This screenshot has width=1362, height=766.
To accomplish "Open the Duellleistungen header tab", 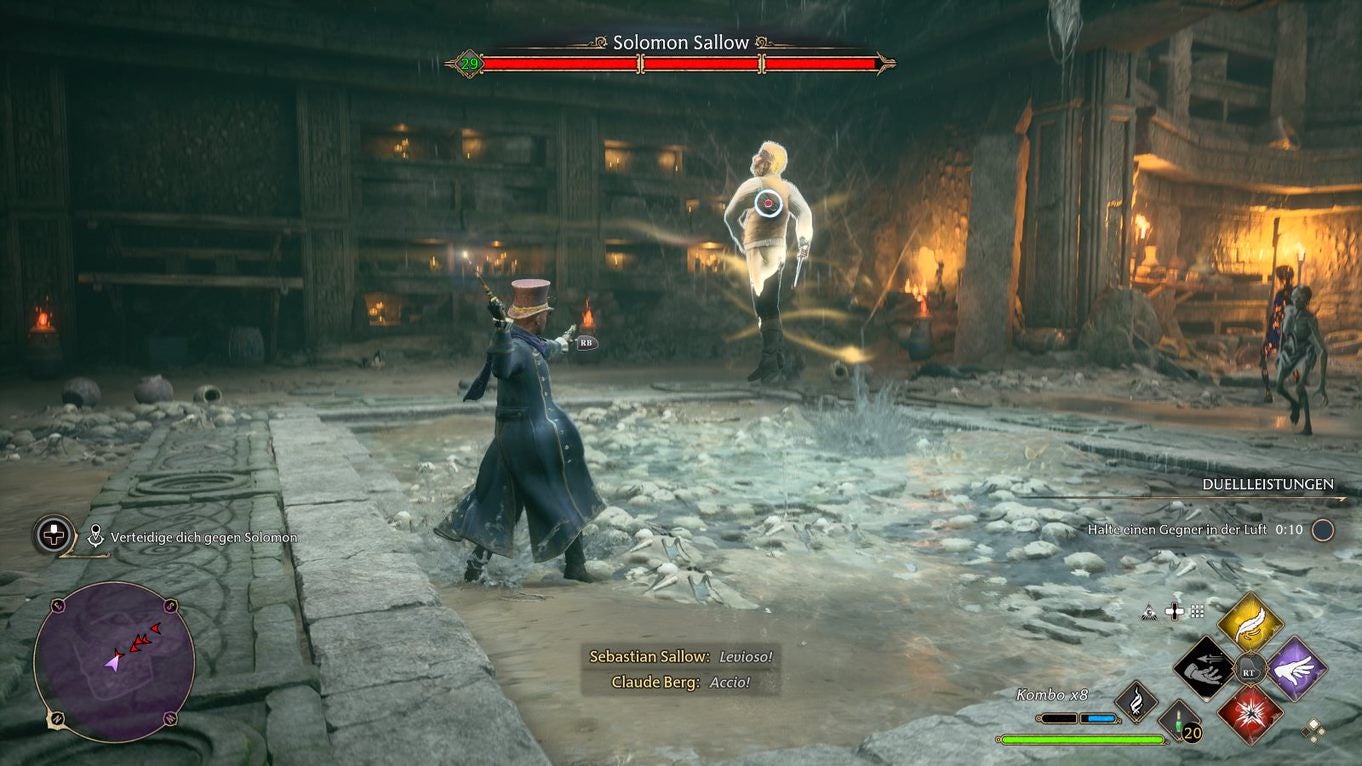I will coord(1267,484).
